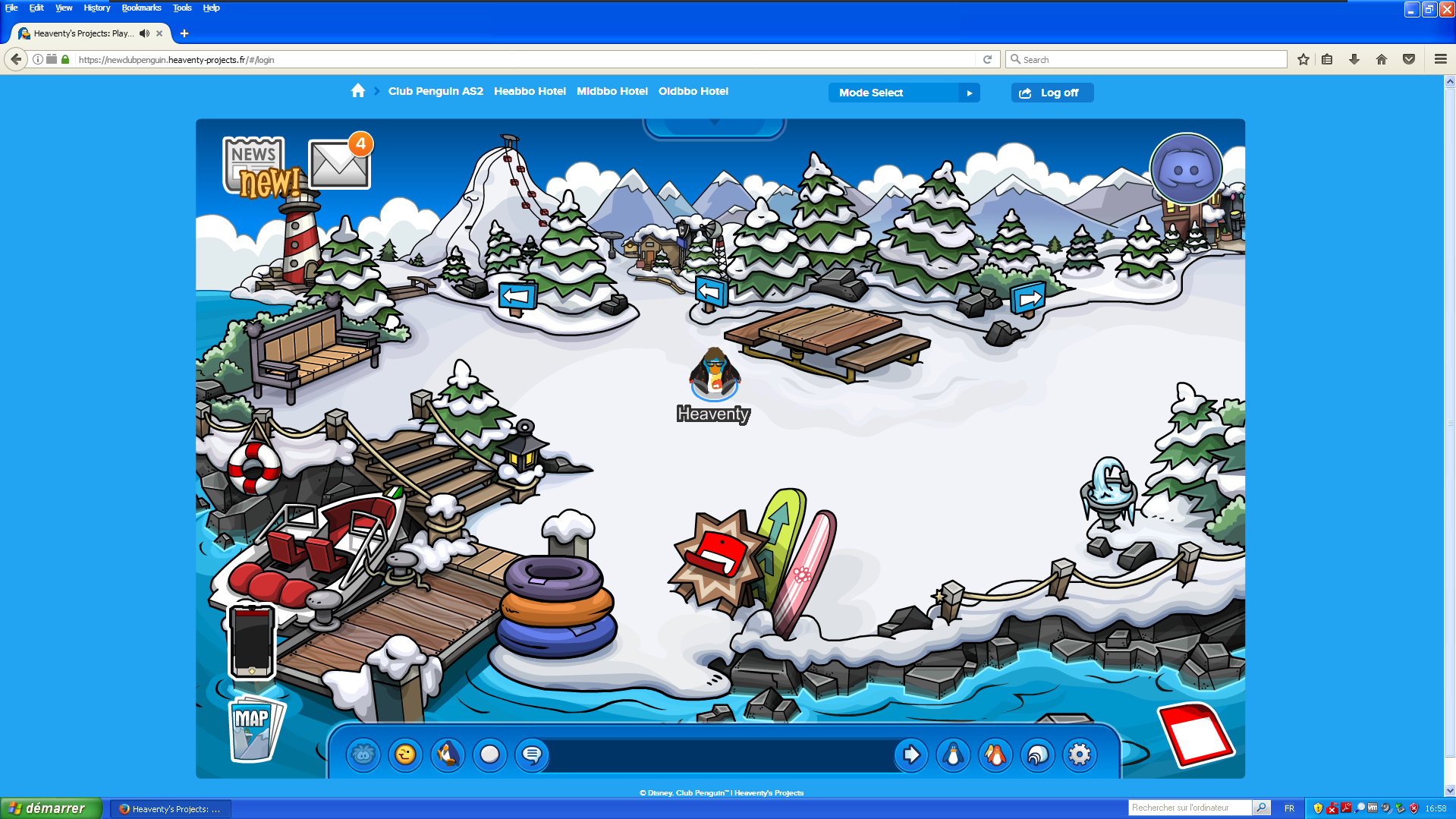1456x819 pixels.
Task: Open the mail envelope with 4 messages
Action: [x=338, y=165]
